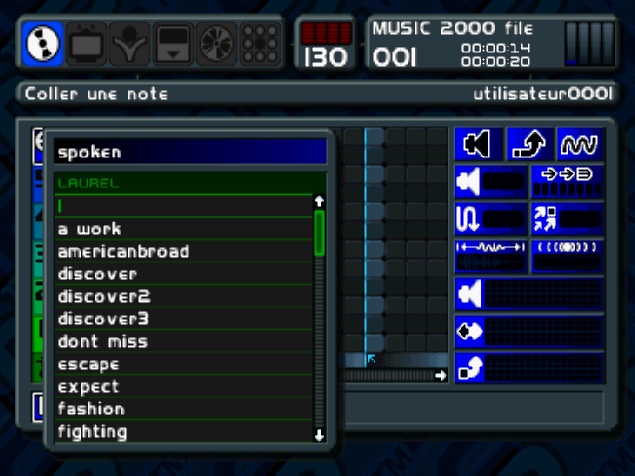Choose the 'americanbroad' sample

pos(123,251)
